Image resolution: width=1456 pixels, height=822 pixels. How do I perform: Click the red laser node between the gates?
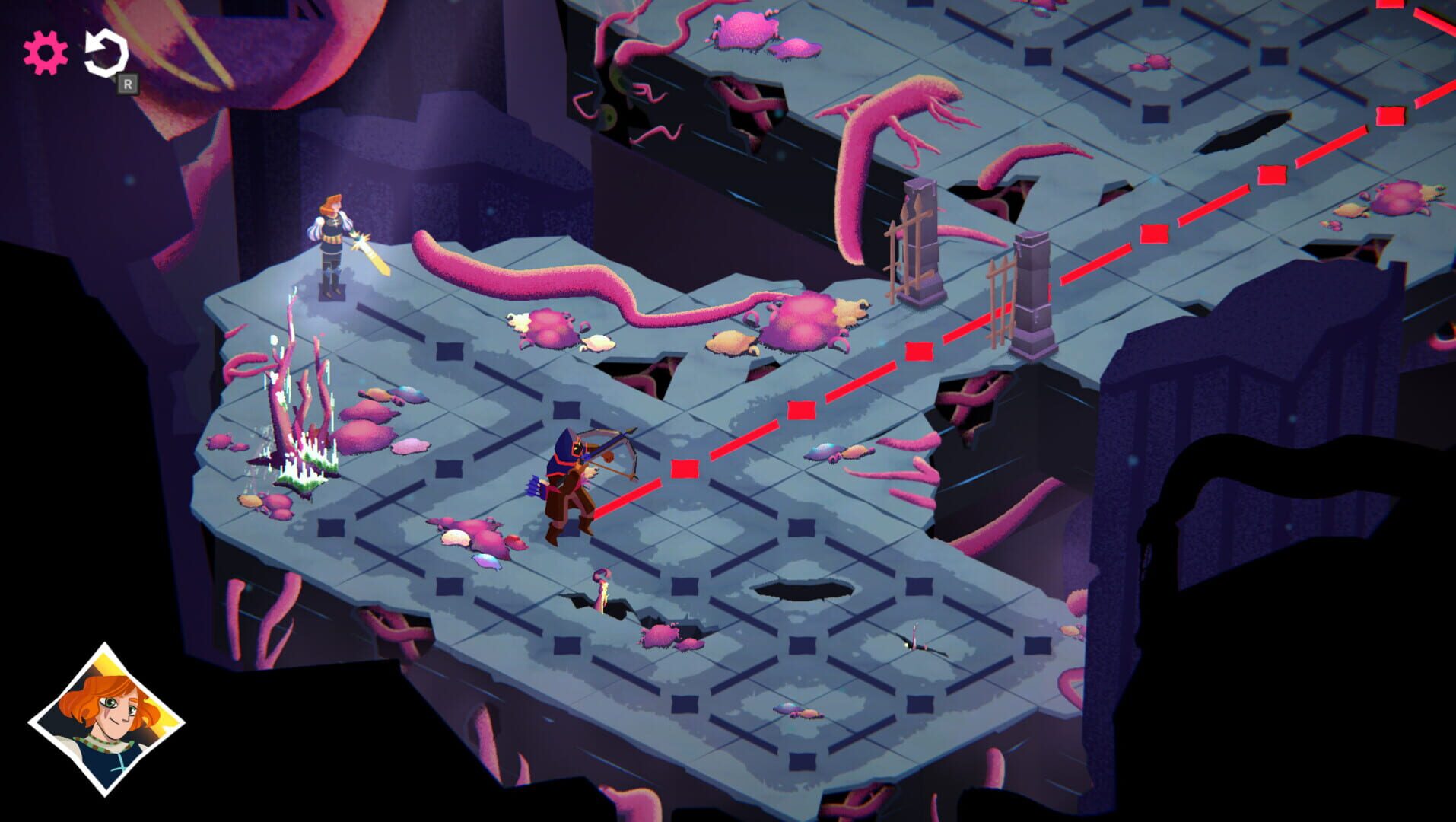[918, 352]
